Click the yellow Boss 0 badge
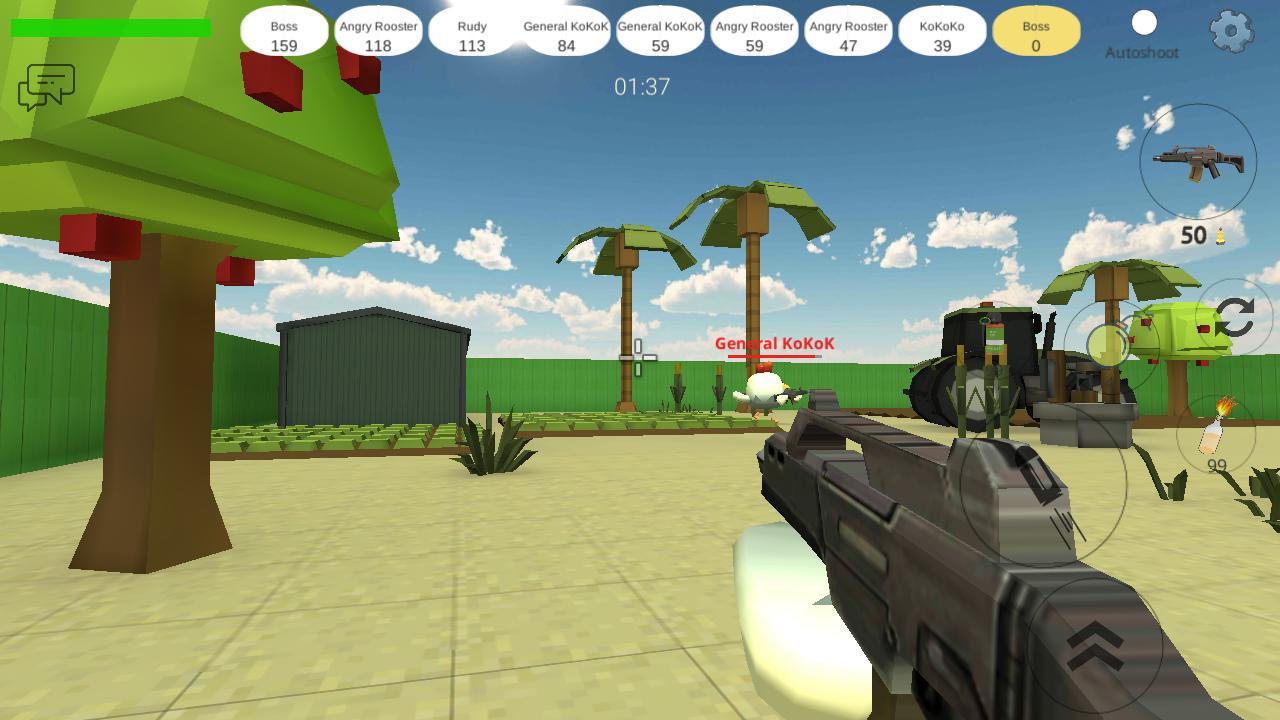The height and width of the screenshot is (720, 1280). [x=1035, y=31]
